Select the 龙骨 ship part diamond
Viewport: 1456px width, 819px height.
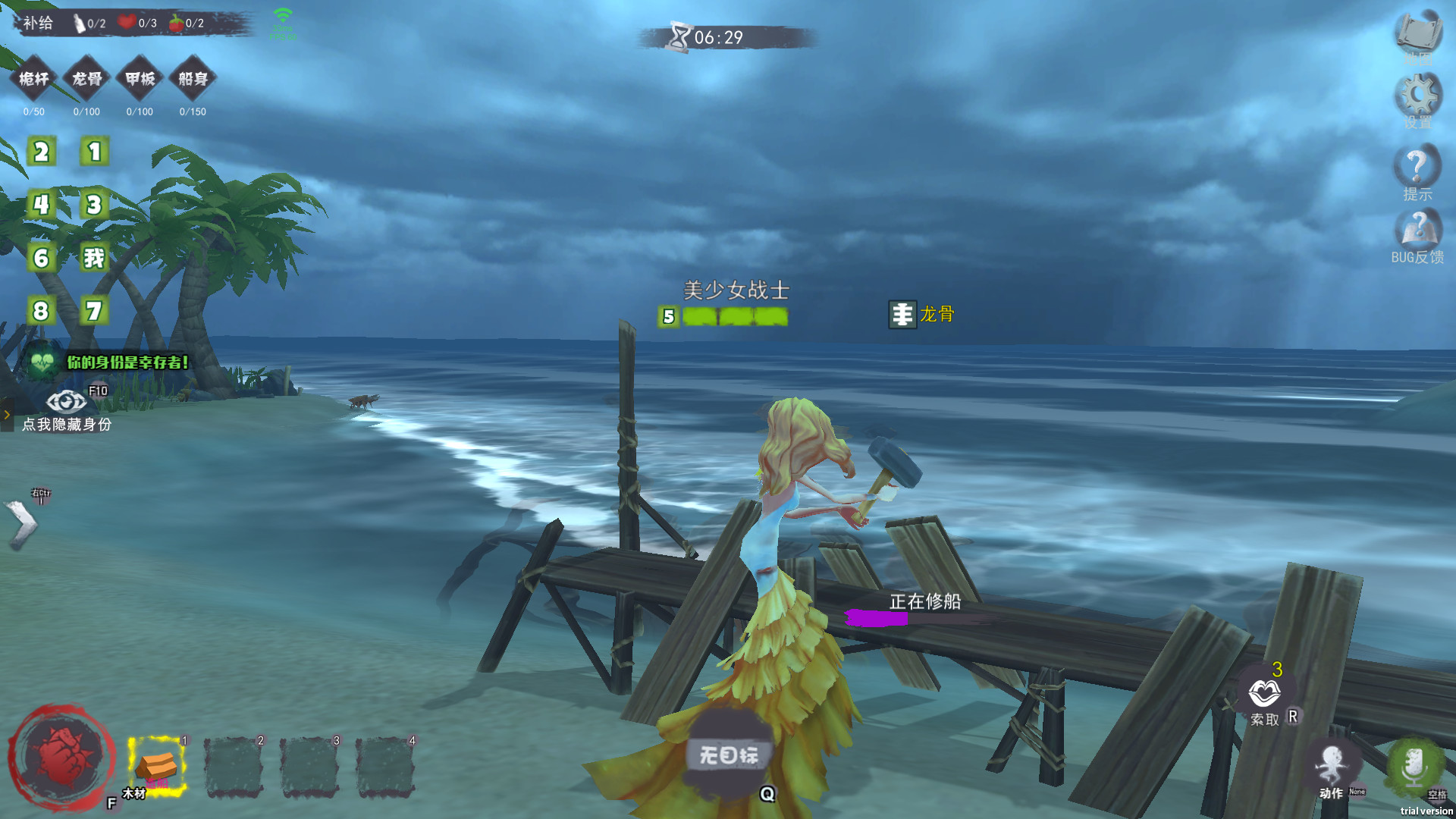click(x=87, y=79)
